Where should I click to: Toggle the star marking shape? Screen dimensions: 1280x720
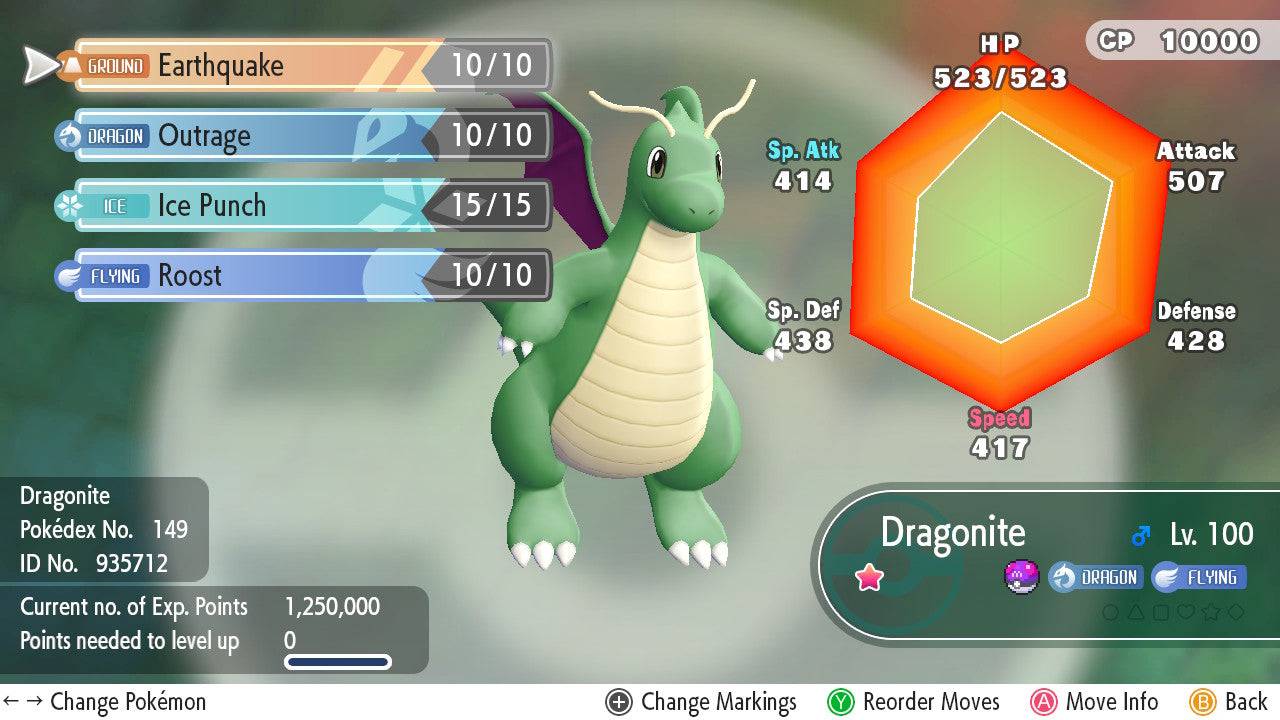pos(1211,612)
